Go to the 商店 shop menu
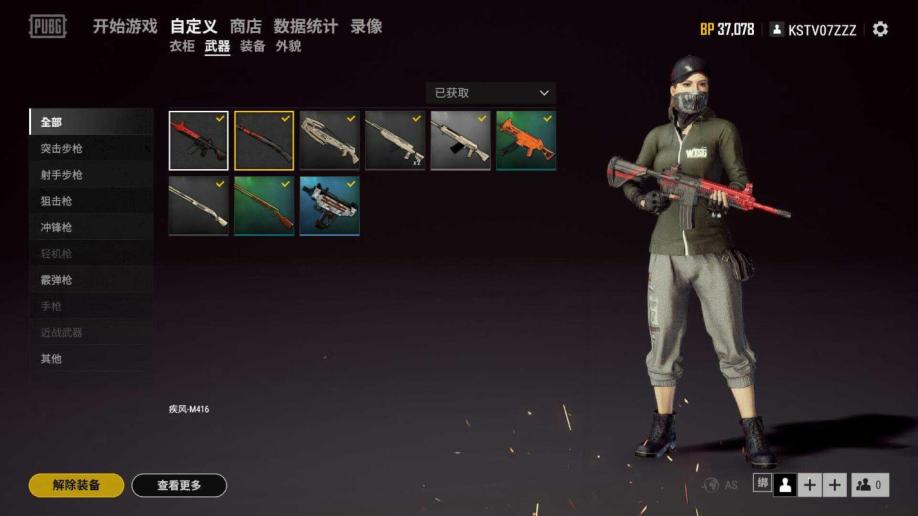Image resolution: width=918 pixels, height=516 pixels. (245, 27)
